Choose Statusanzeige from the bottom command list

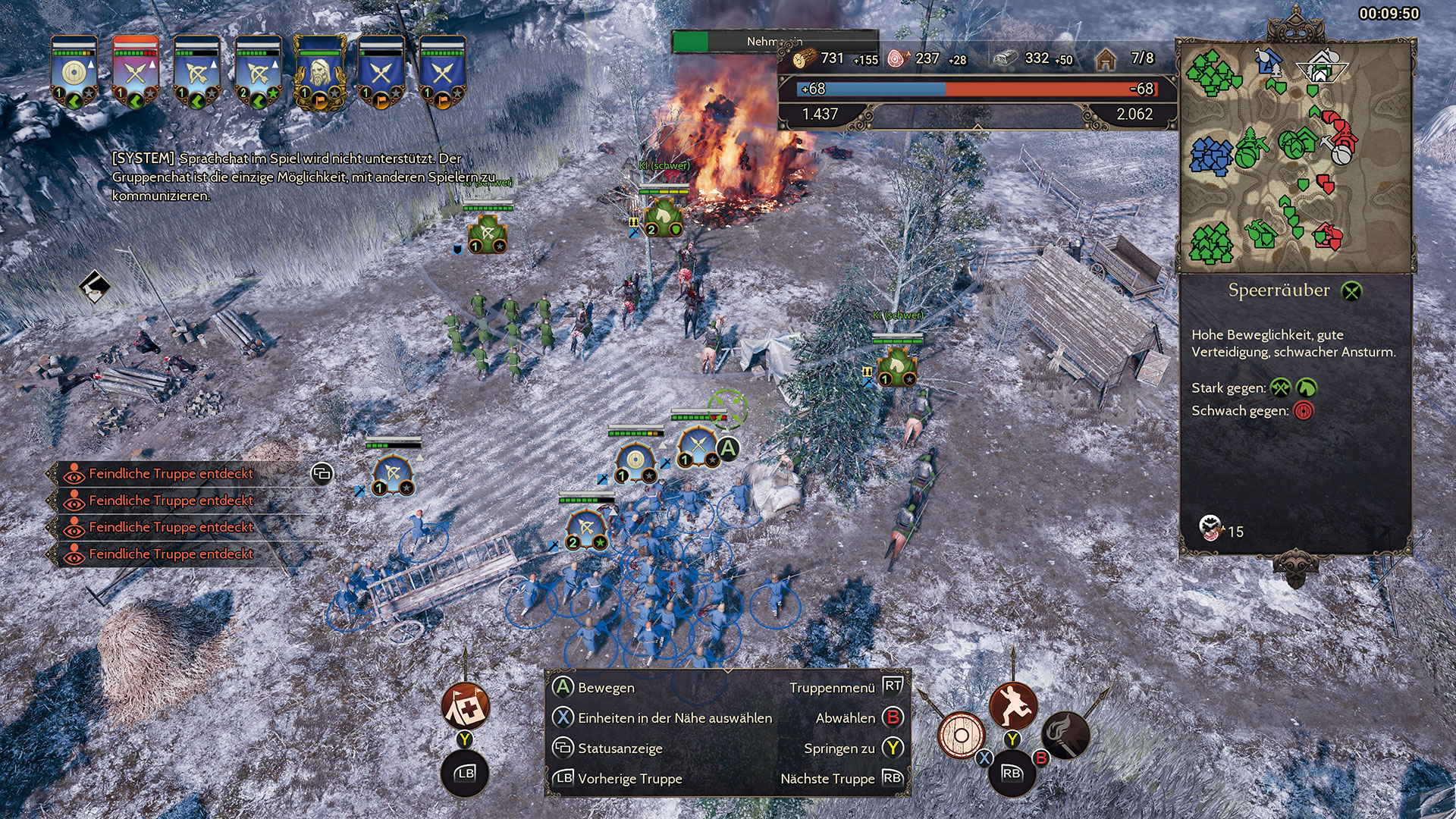(620, 748)
